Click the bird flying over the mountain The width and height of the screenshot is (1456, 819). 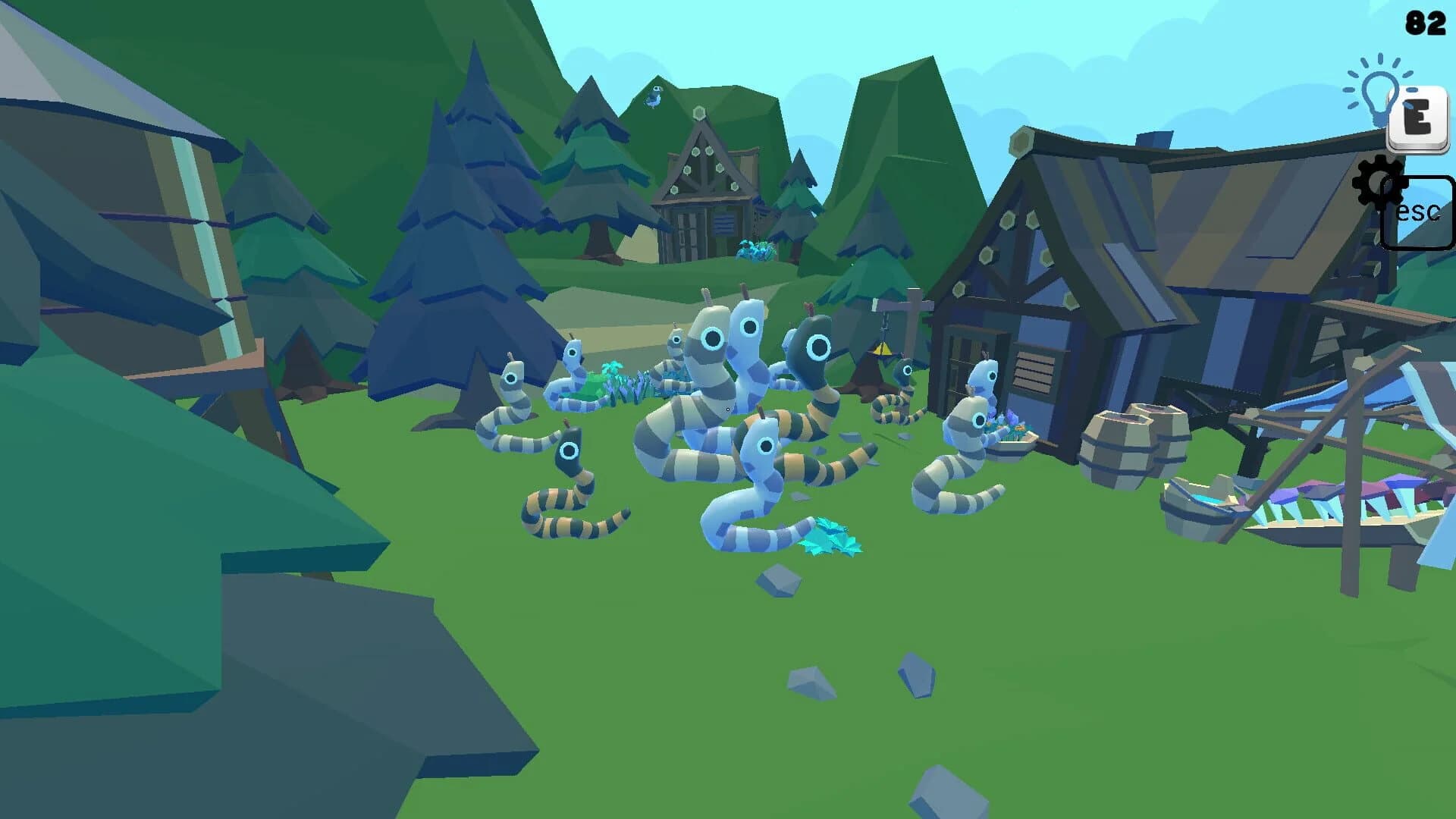click(x=654, y=96)
